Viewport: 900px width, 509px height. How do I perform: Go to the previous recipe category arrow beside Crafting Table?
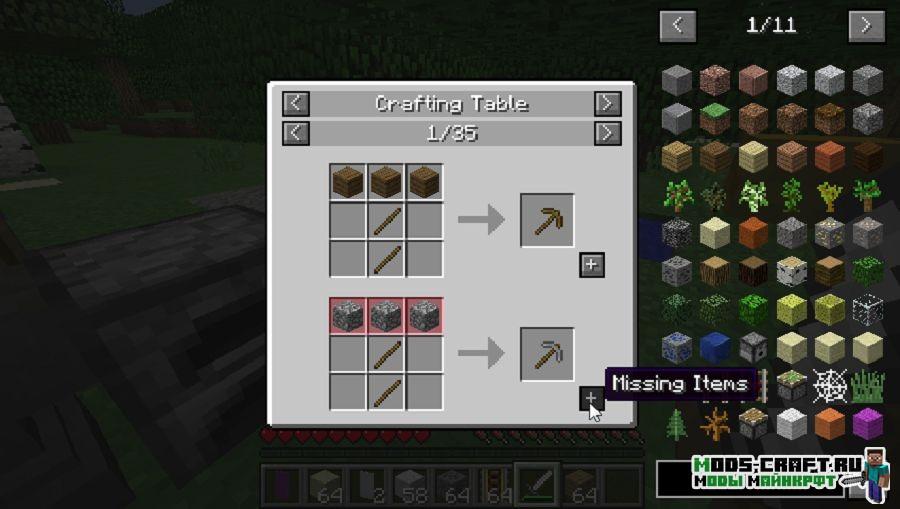(296, 103)
